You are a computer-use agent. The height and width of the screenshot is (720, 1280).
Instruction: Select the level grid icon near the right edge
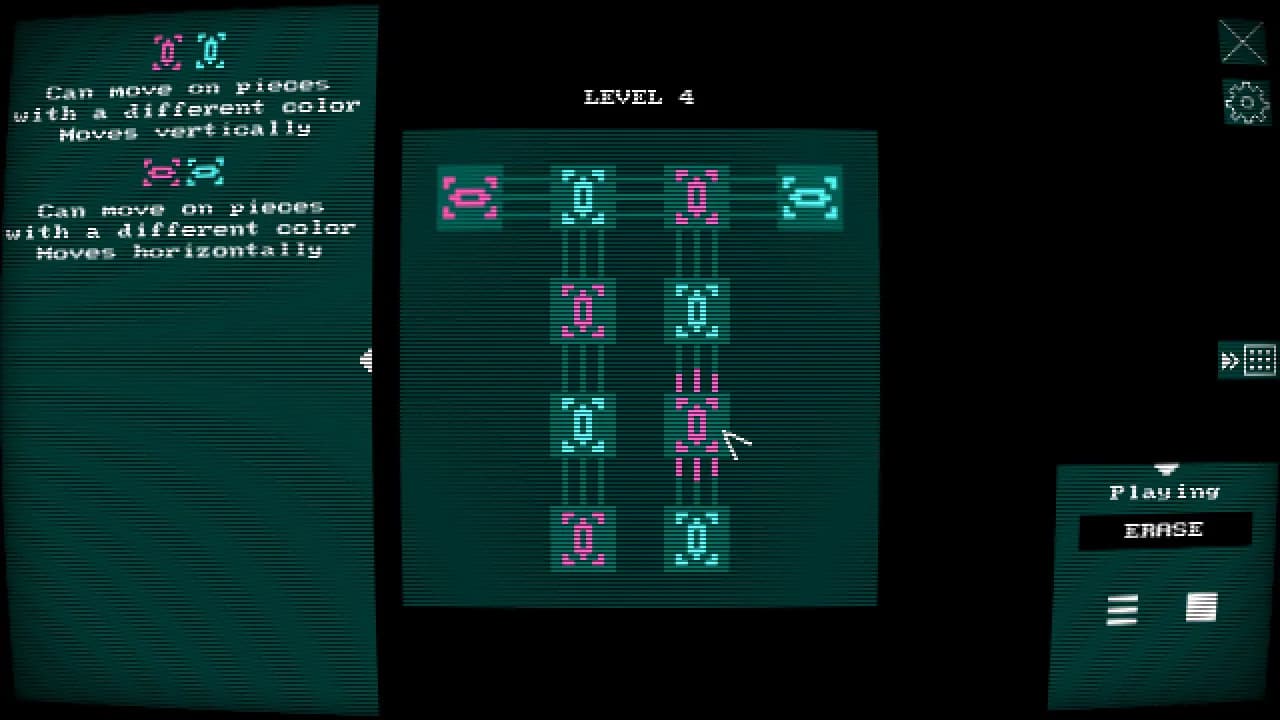pos(1262,360)
